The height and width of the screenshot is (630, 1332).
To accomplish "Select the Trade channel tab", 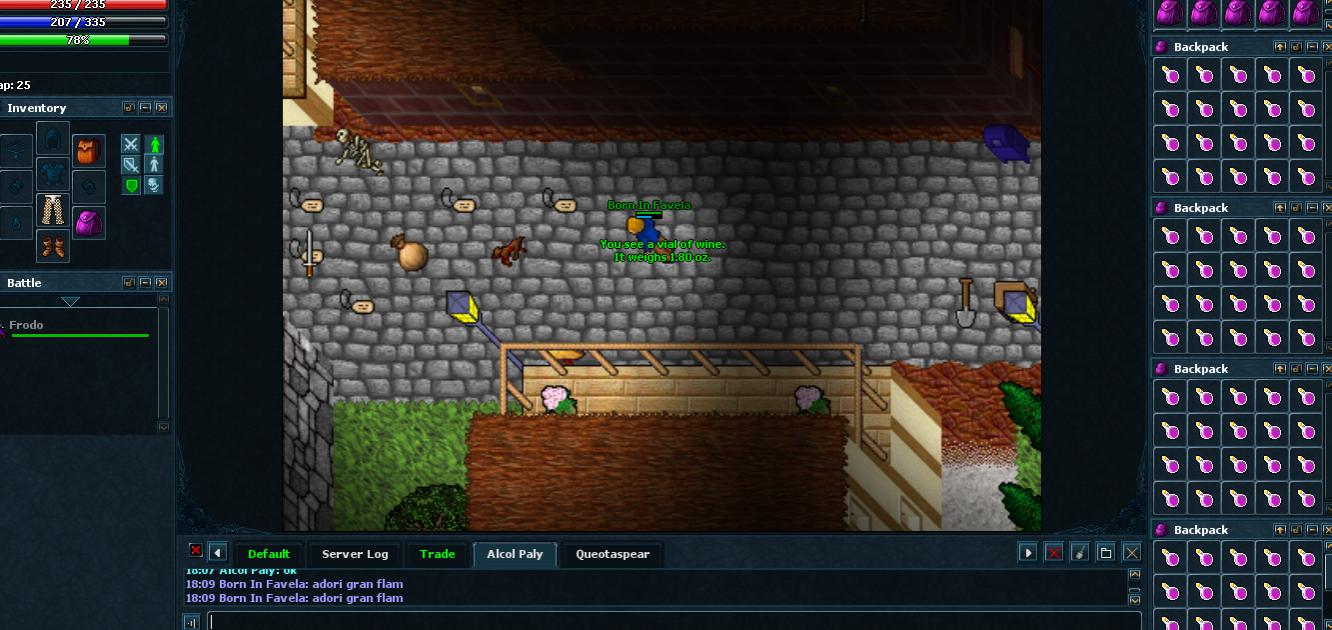I will click(x=437, y=554).
